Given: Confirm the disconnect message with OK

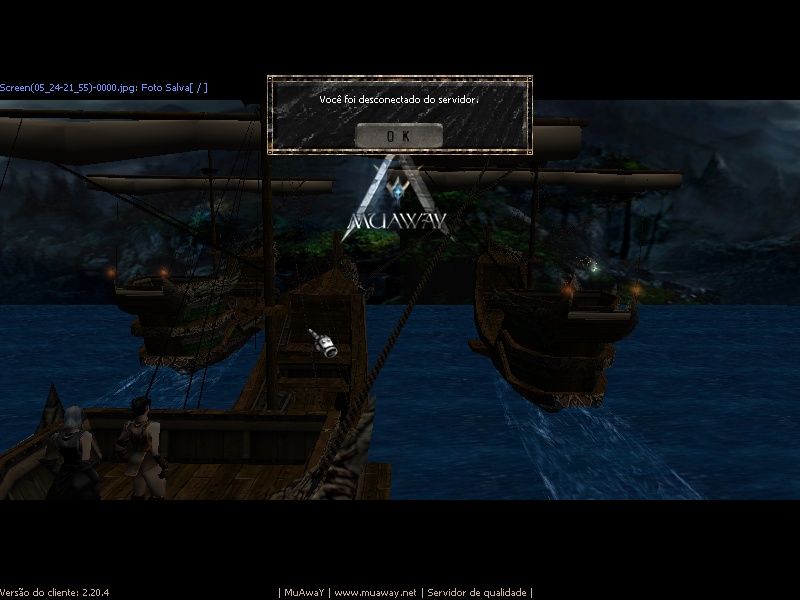Looking at the screenshot, I should tap(398, 135).
